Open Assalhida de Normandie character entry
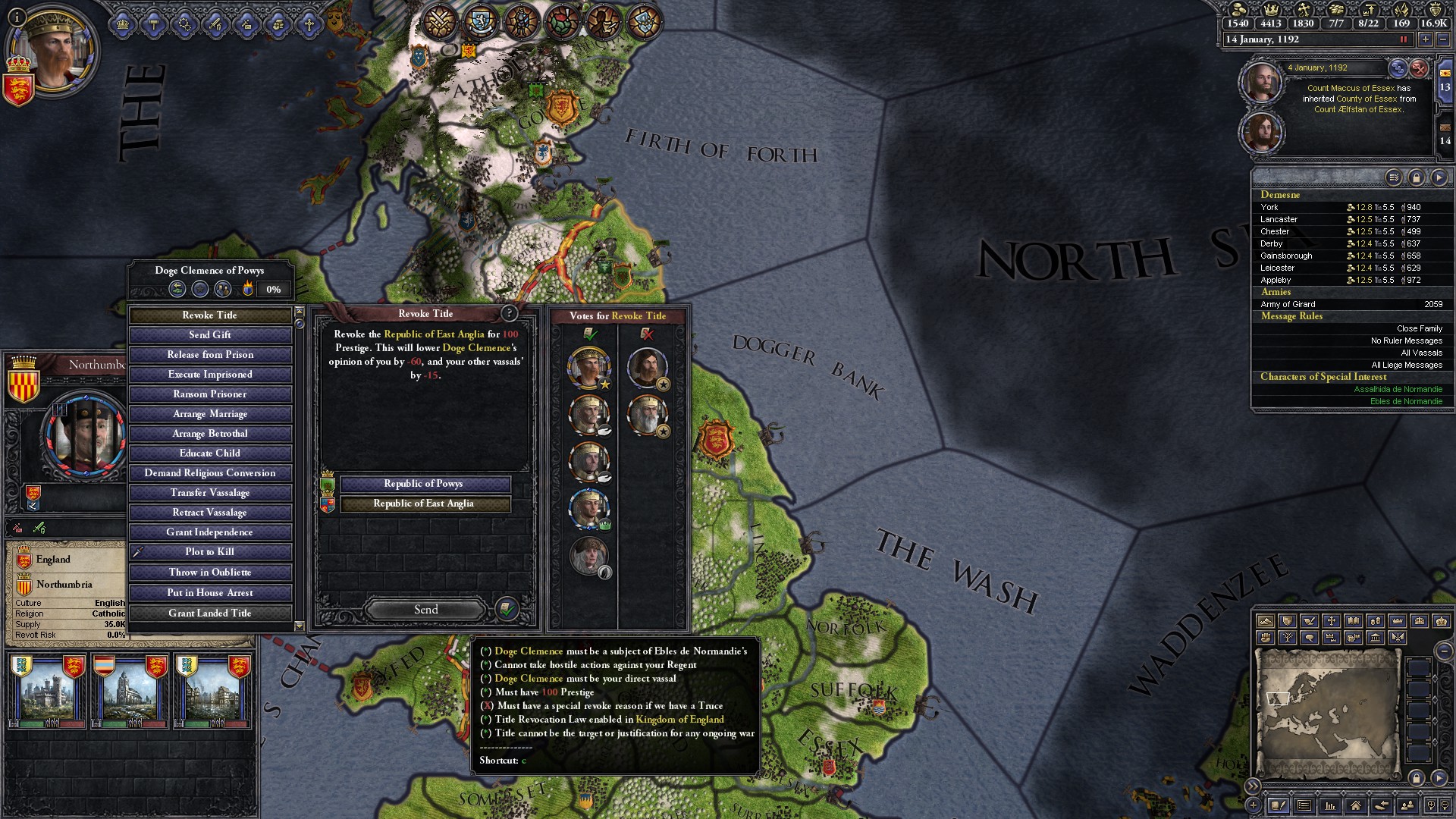 tap(1398, 389)
